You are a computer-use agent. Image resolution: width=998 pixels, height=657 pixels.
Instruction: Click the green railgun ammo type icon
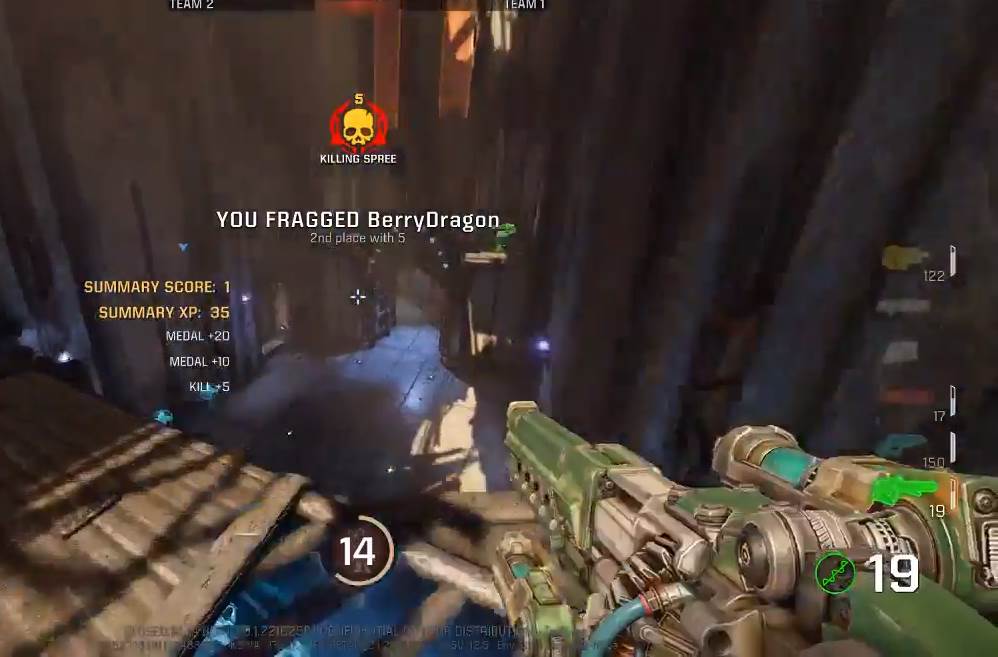[834, 573]
